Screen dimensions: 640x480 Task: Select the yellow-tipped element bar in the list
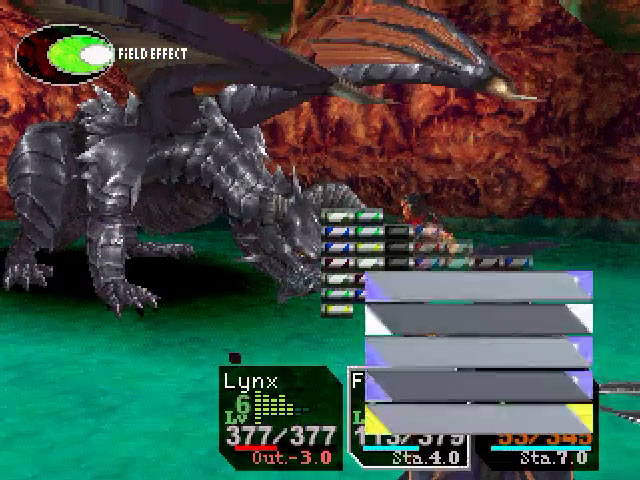[478, 419]
